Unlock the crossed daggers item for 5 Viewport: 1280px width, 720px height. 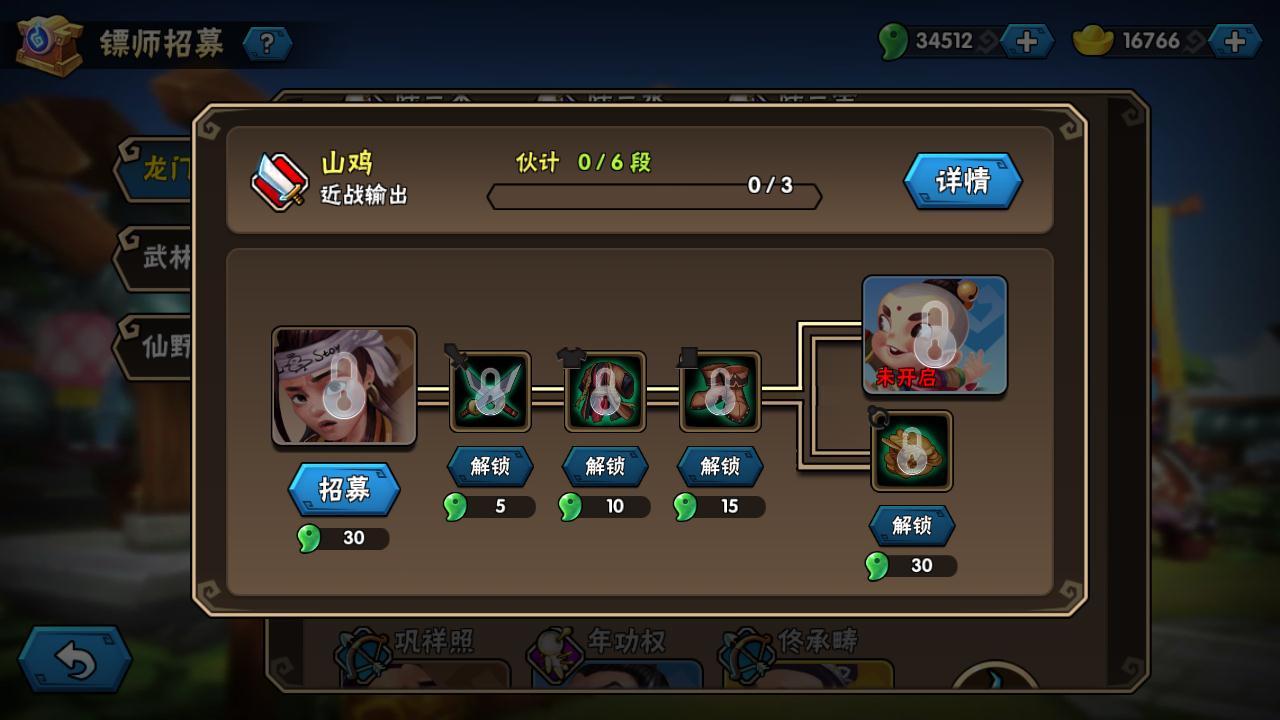coord(489,466)
